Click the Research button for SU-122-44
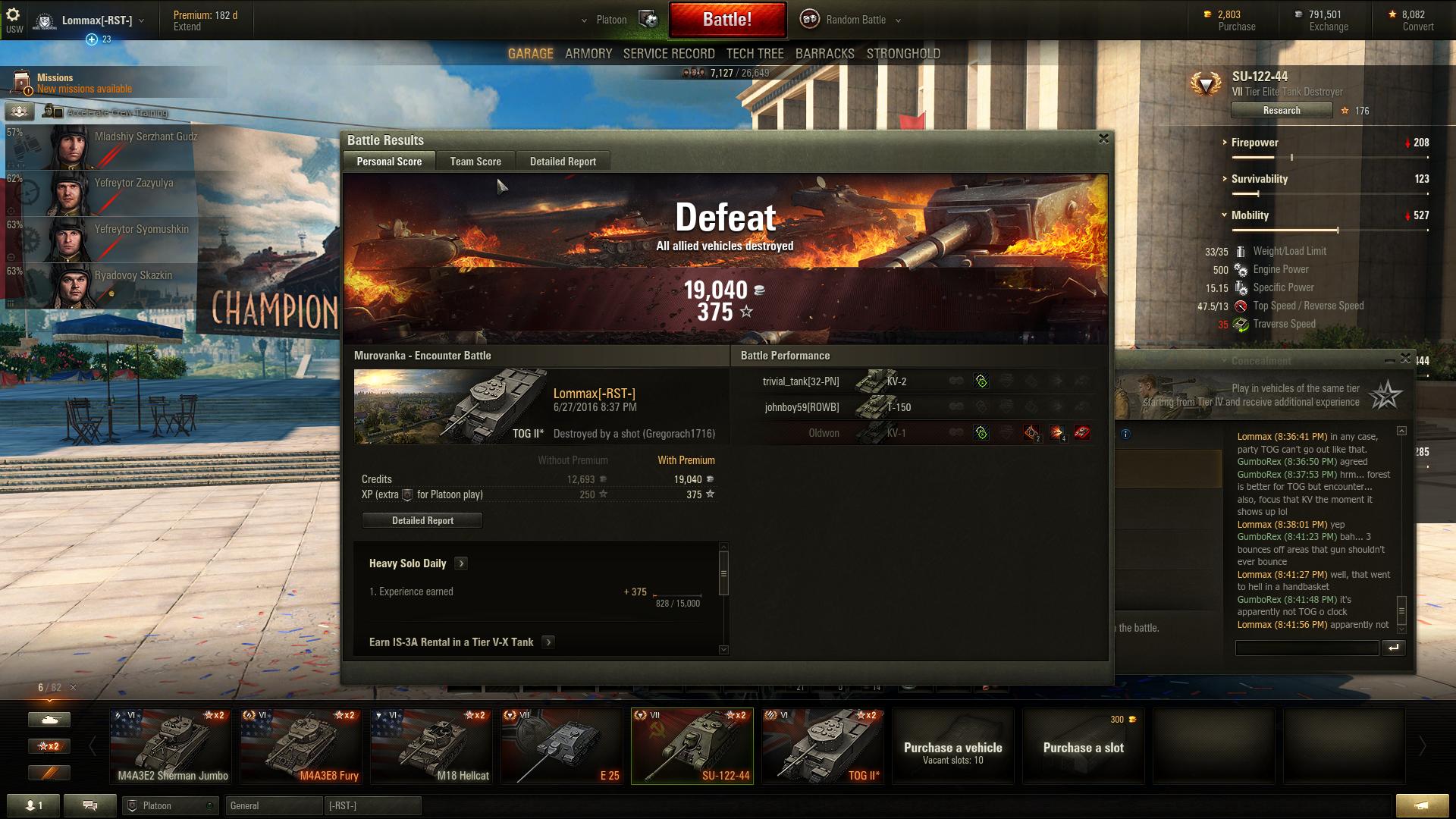 coord(1281,111)
